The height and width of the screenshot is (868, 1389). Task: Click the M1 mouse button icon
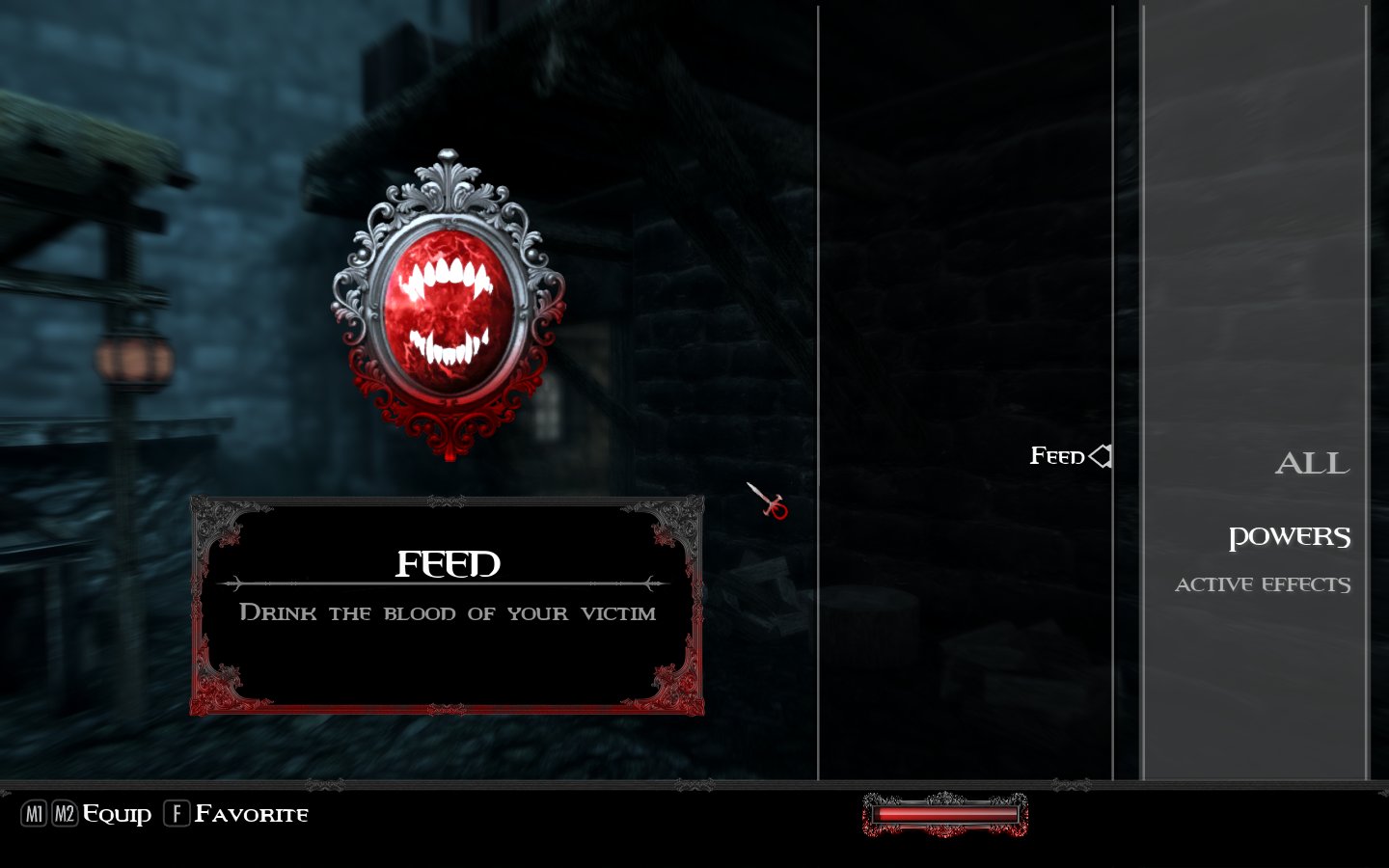coord(35,814)
